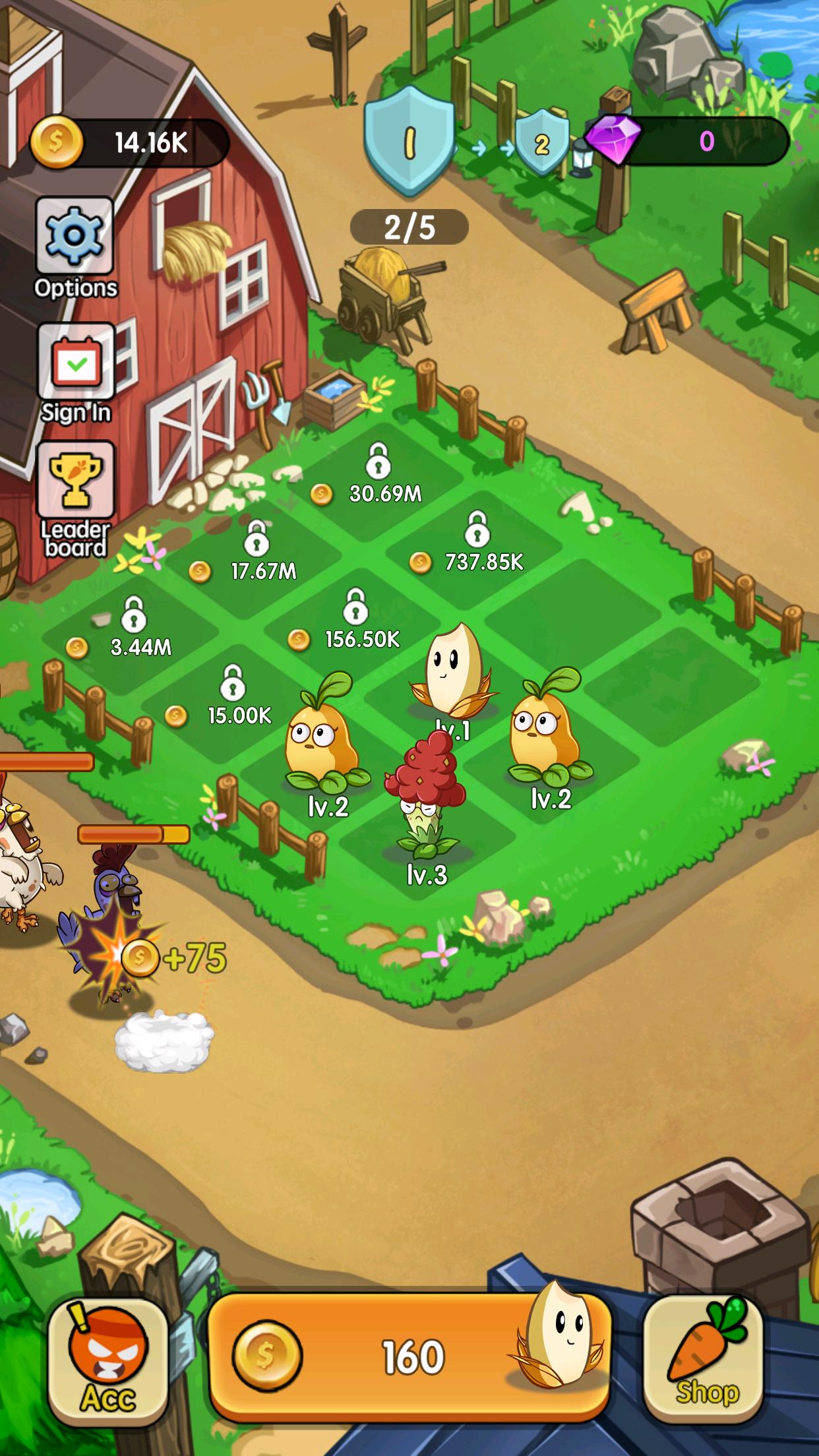The height and width of the screenshot is (1456, 819).
Task: Tap the gold coin balance icon
Action: (x=57, y=143)
